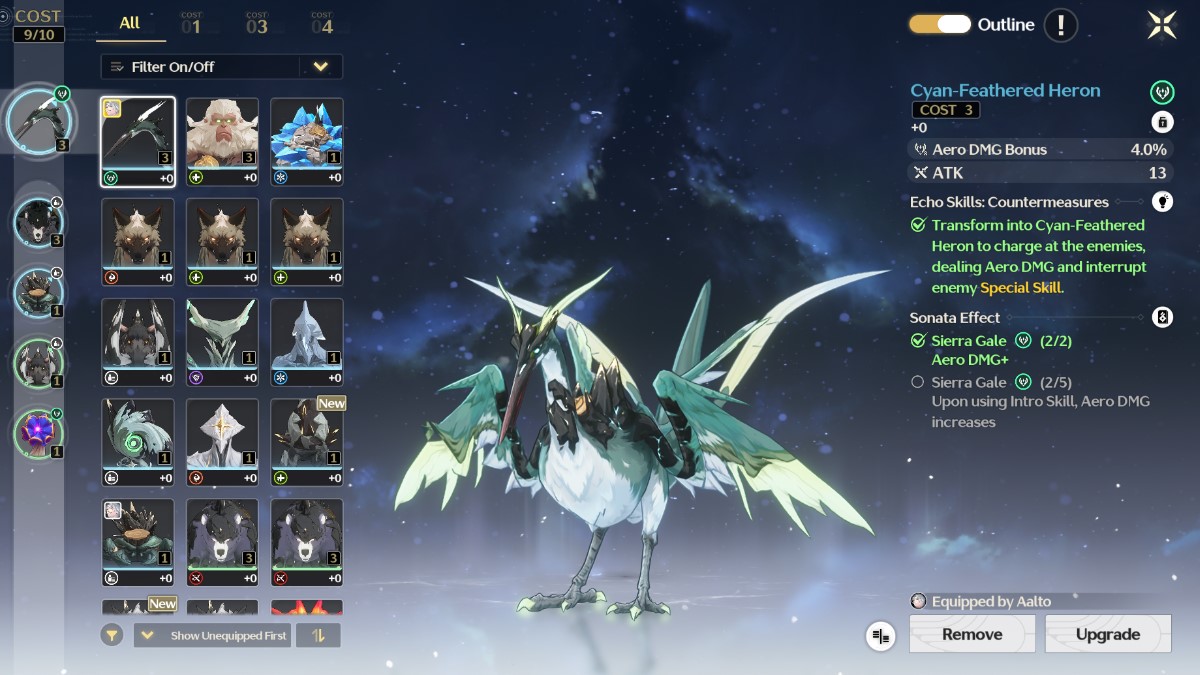The image size is (1200, 675).
Task: Show only Cost 1 echoes
Action: point(191,23)
